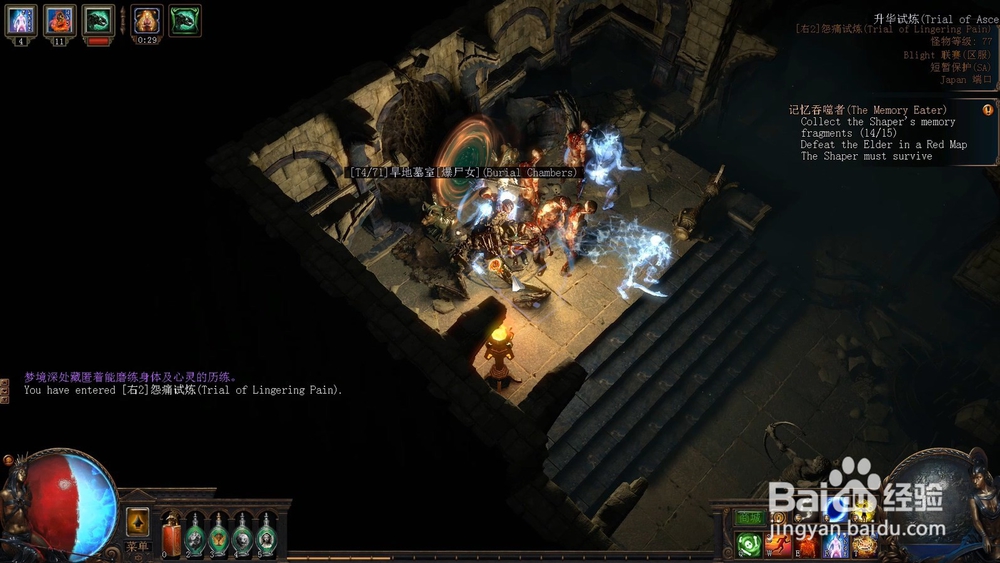Select the glowing figure buff icon
Screen dimensions: 1000x563
coord(22,19)
